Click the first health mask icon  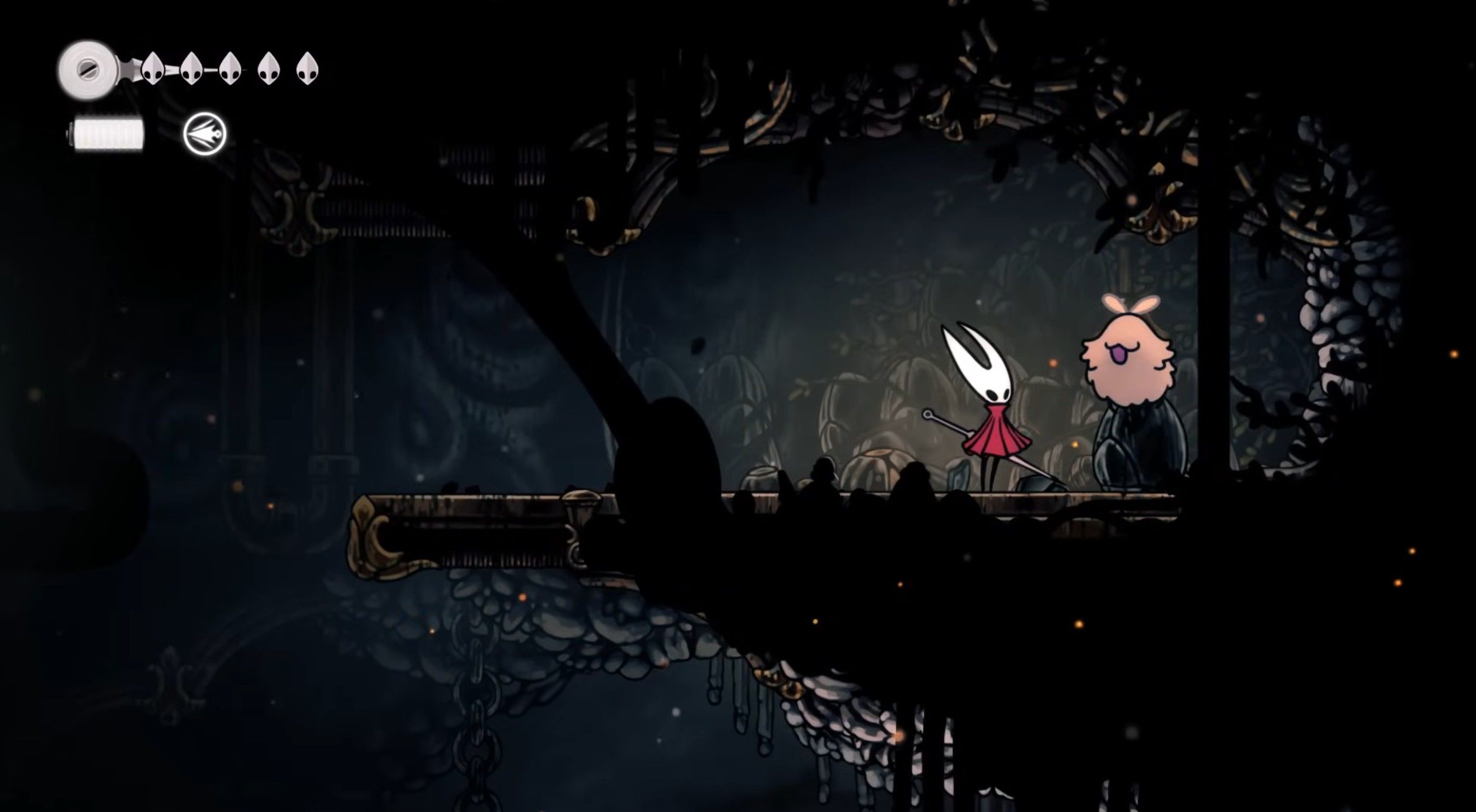pyautogui.click(x=152, y=70)
